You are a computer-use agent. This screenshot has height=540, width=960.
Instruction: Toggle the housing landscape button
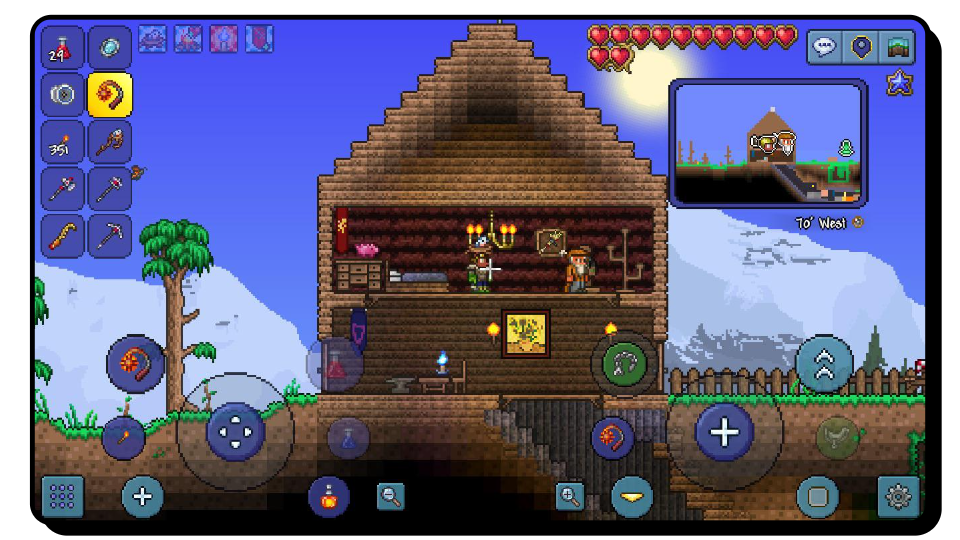[898, 47]
